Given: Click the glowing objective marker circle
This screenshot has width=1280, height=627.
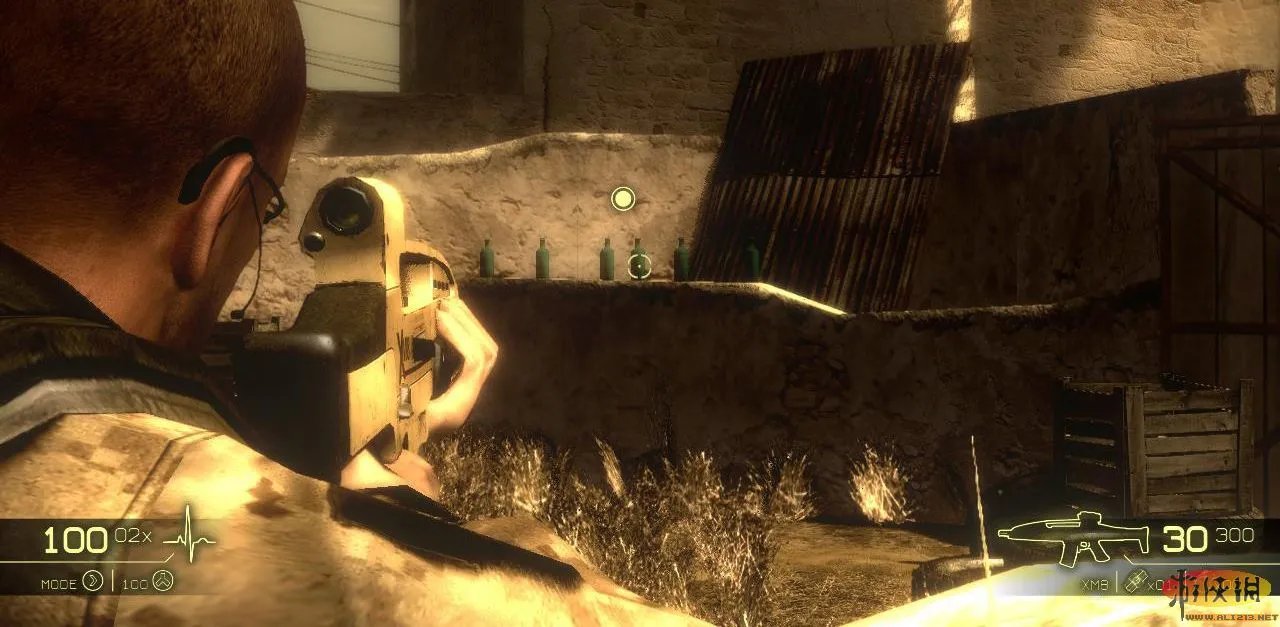Looking at the screenshot, I should pos(623,199).
